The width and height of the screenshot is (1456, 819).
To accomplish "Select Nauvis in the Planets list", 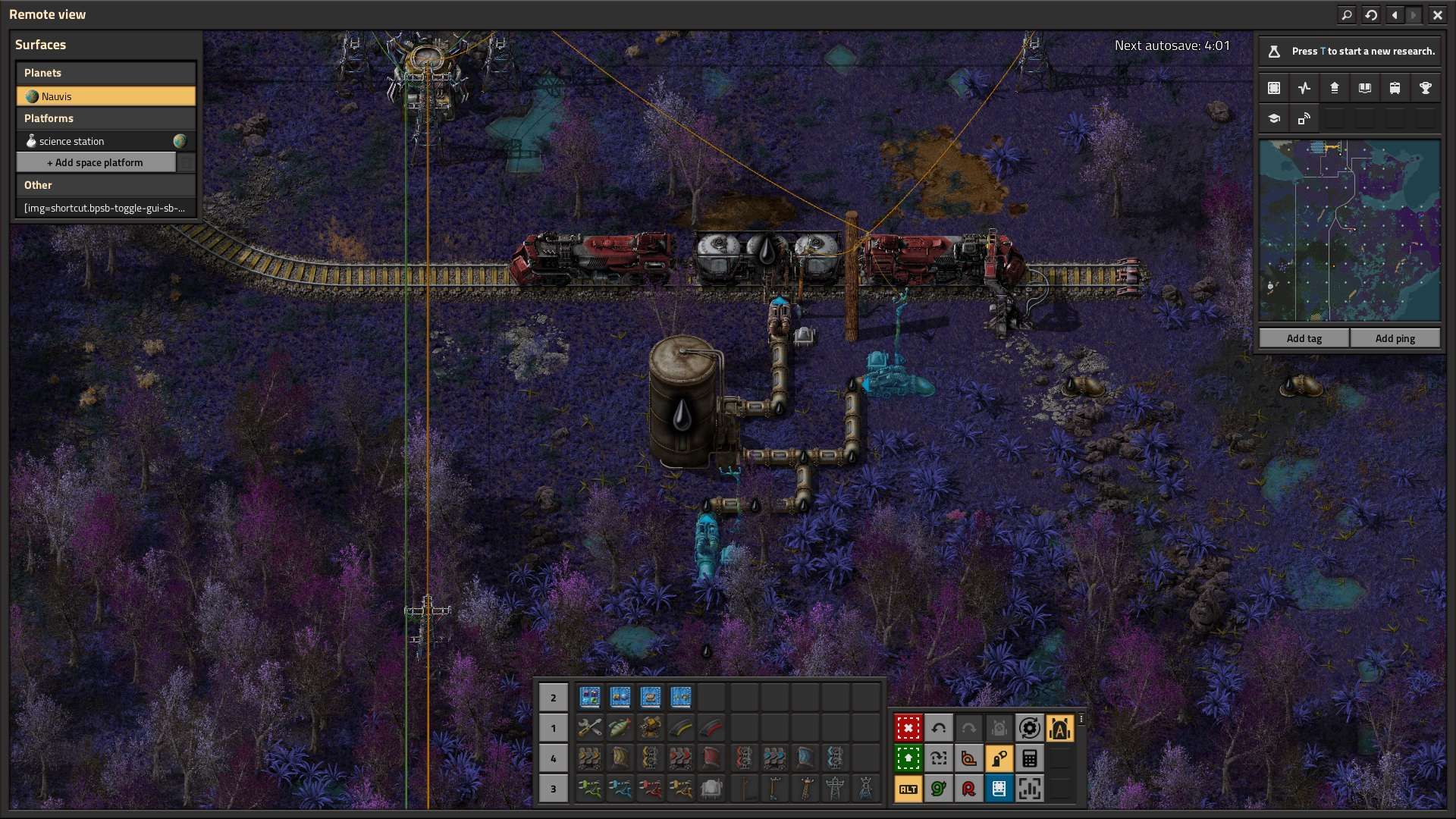I will [x=105, y=96].
